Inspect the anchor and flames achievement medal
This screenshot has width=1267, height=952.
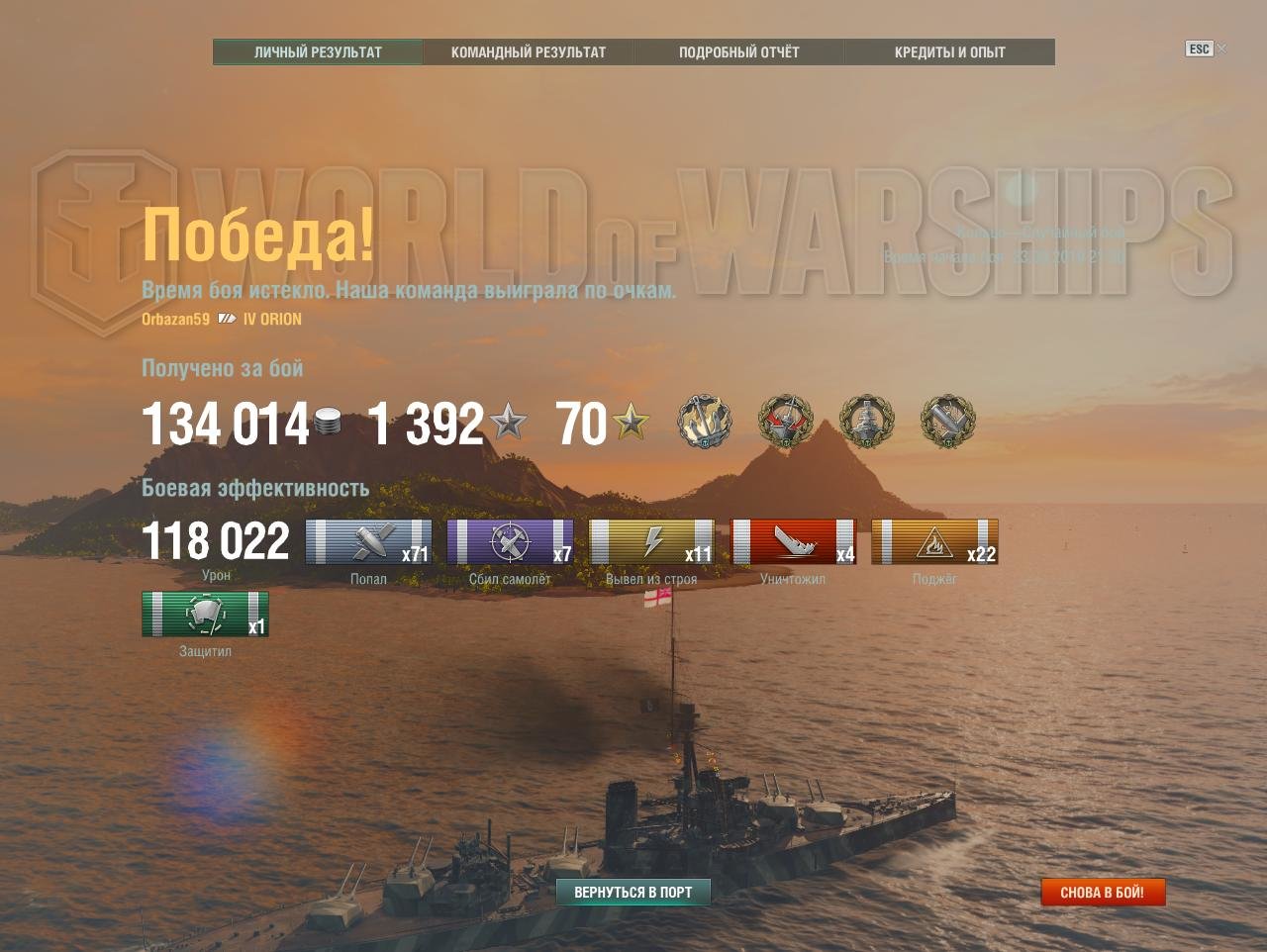[705, 422]
